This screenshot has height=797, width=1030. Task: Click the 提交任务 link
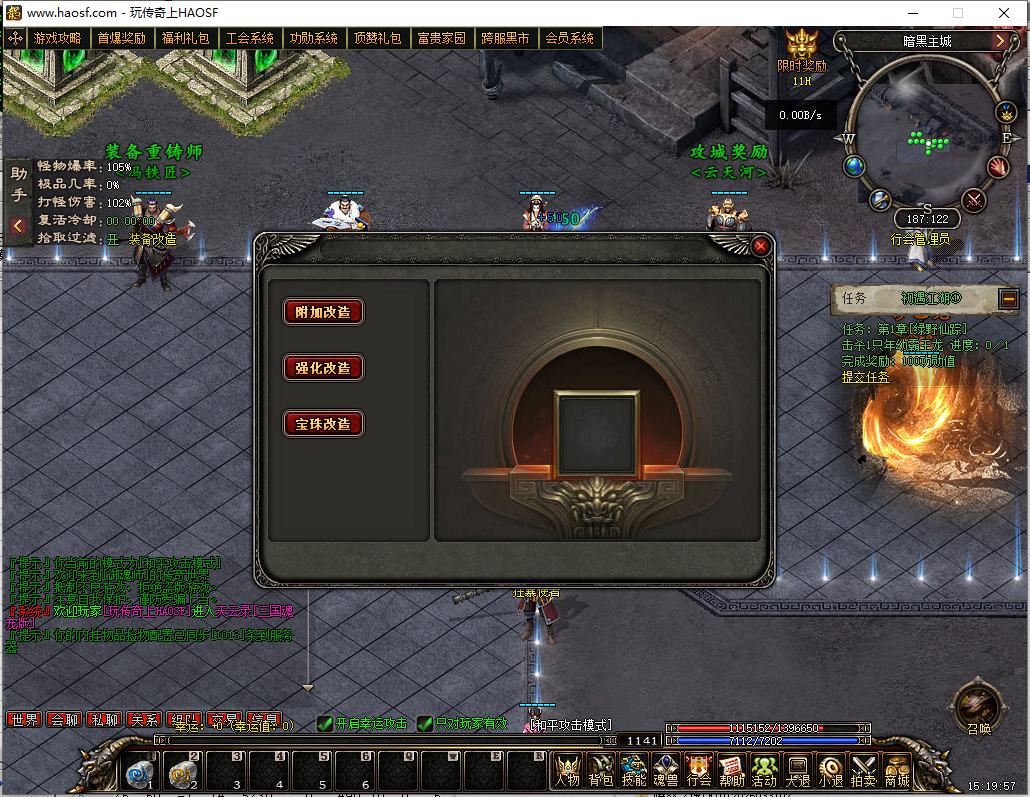click(x=865, y=377)
